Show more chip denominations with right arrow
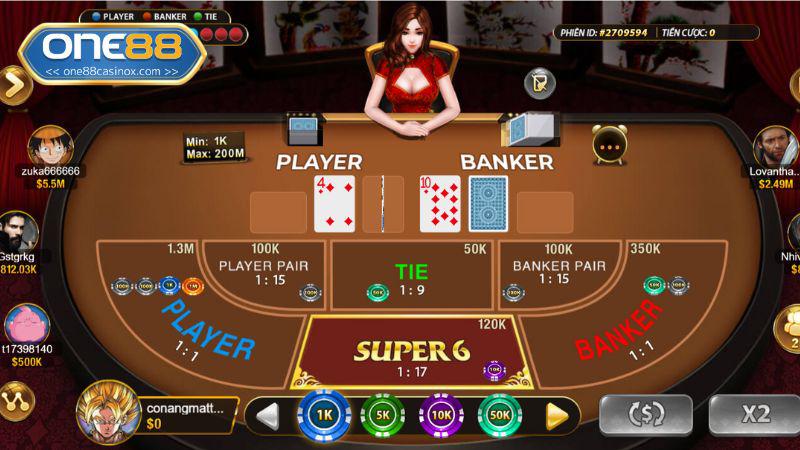The height and width of the screenshot is (450, 800). (557, 414)
